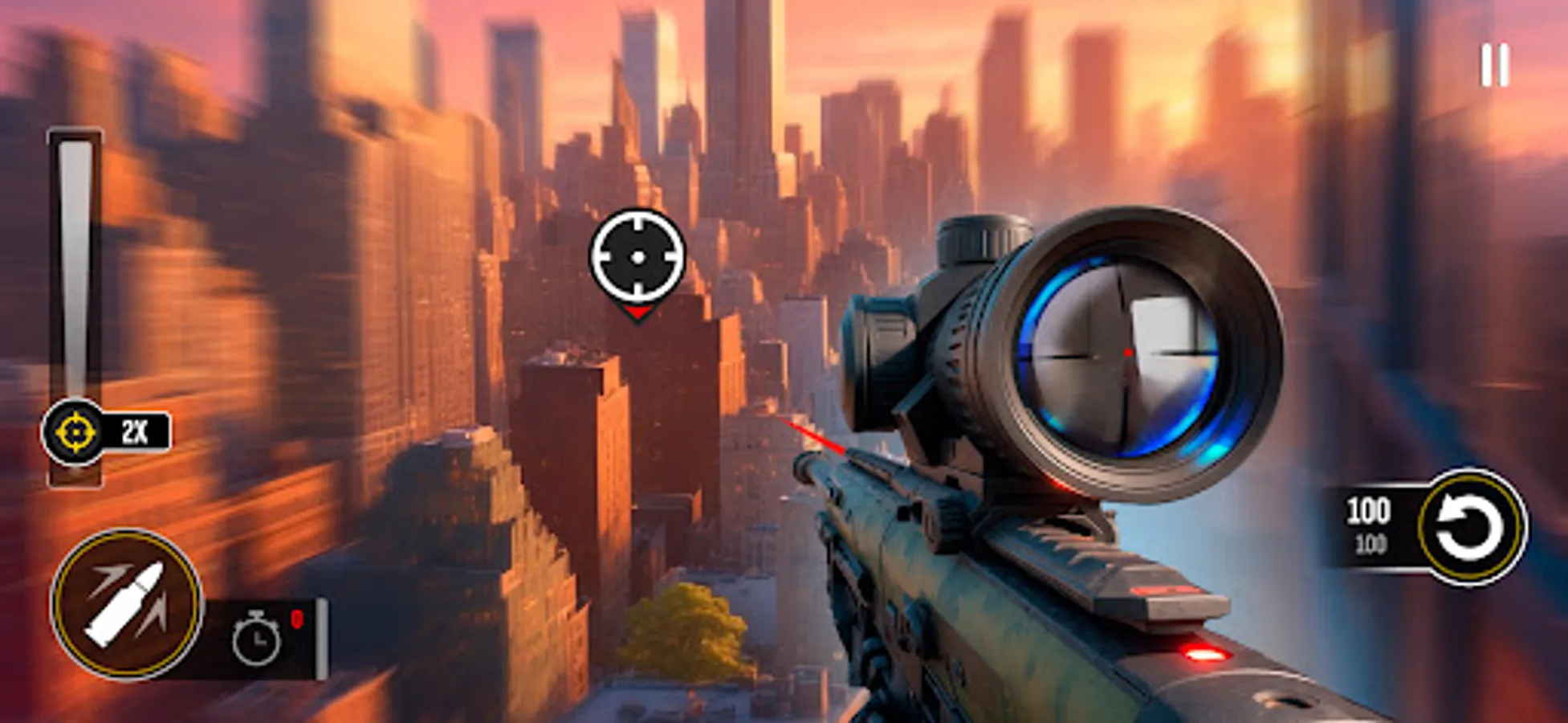Tap the pause icon in top-right corner
Viewport: 1568px width, 723px height.
click(x=1496, y=61)
